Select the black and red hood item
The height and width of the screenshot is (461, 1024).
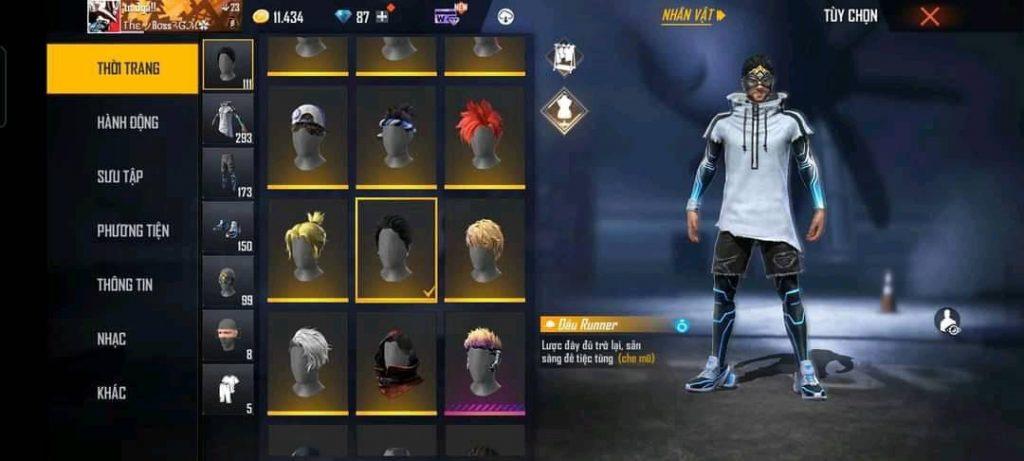coord(396,361)
